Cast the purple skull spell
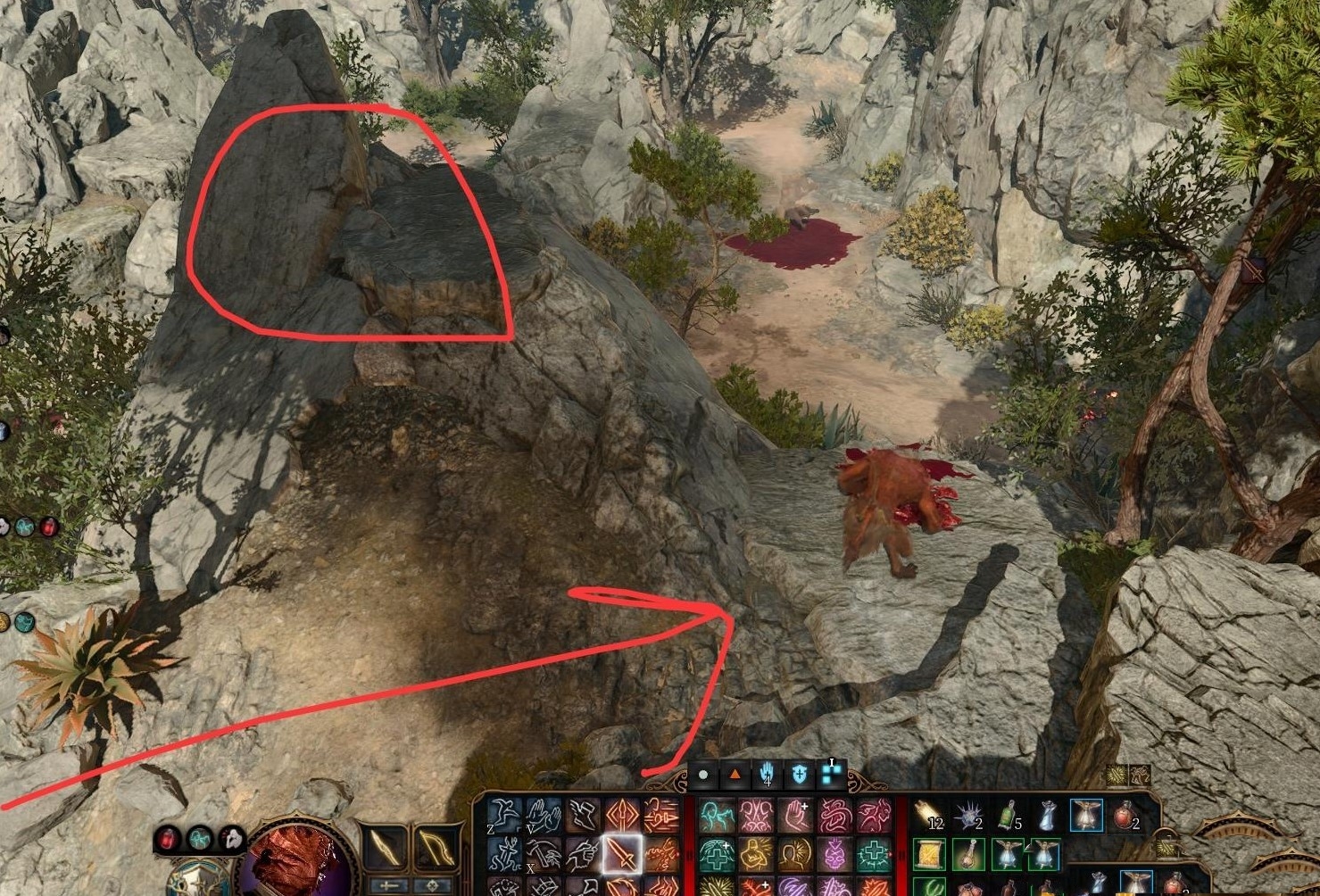1320x896 pixels. coord(834,855)
